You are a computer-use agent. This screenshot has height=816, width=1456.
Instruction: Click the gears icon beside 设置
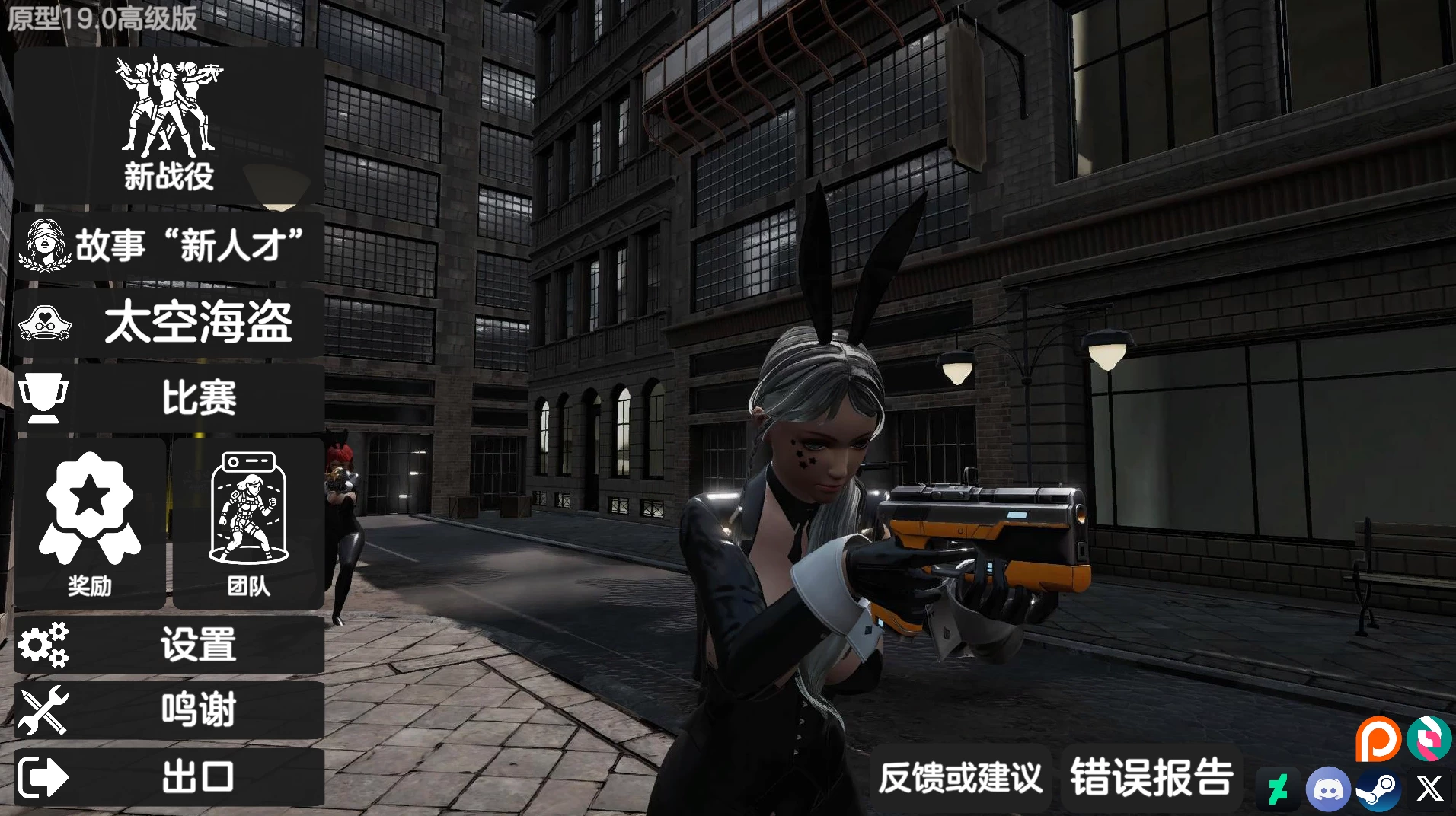(x=43, y=645)
